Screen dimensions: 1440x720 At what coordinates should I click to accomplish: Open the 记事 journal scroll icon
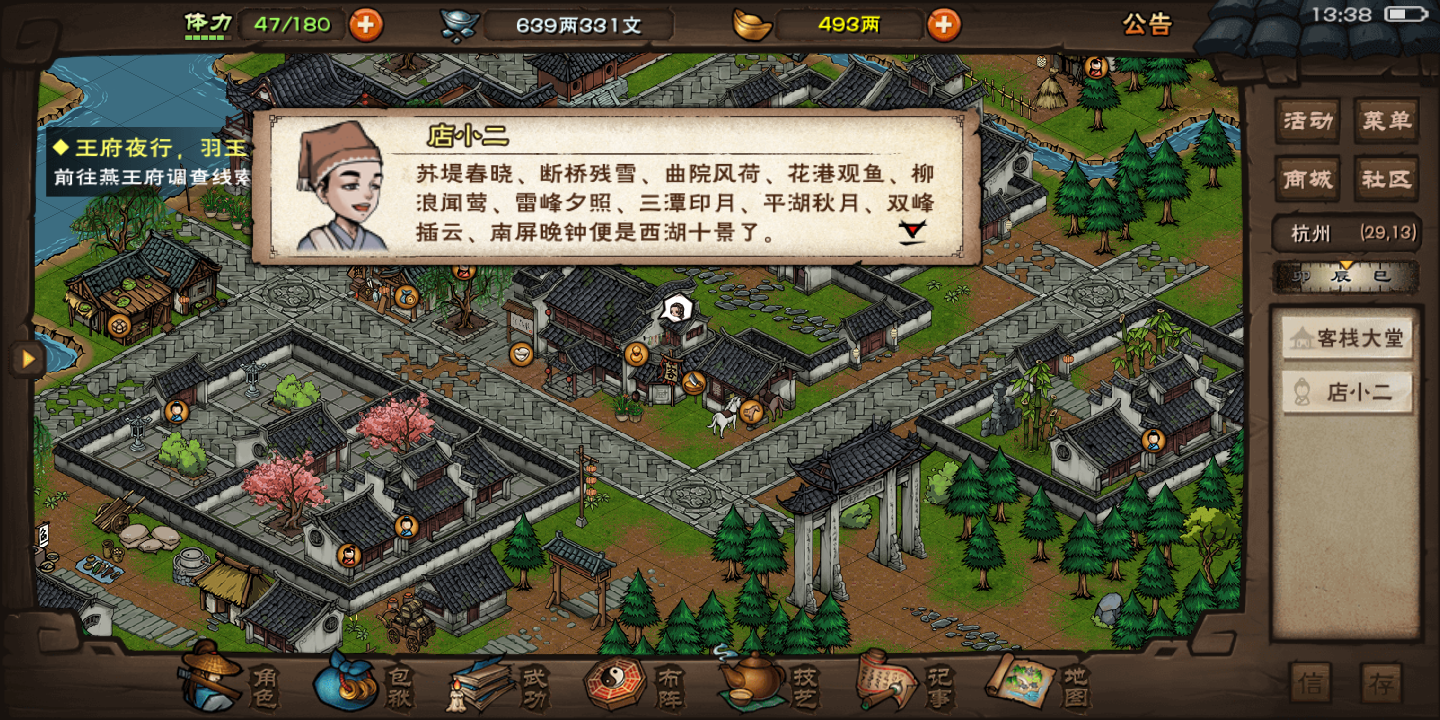coord(880,685)
